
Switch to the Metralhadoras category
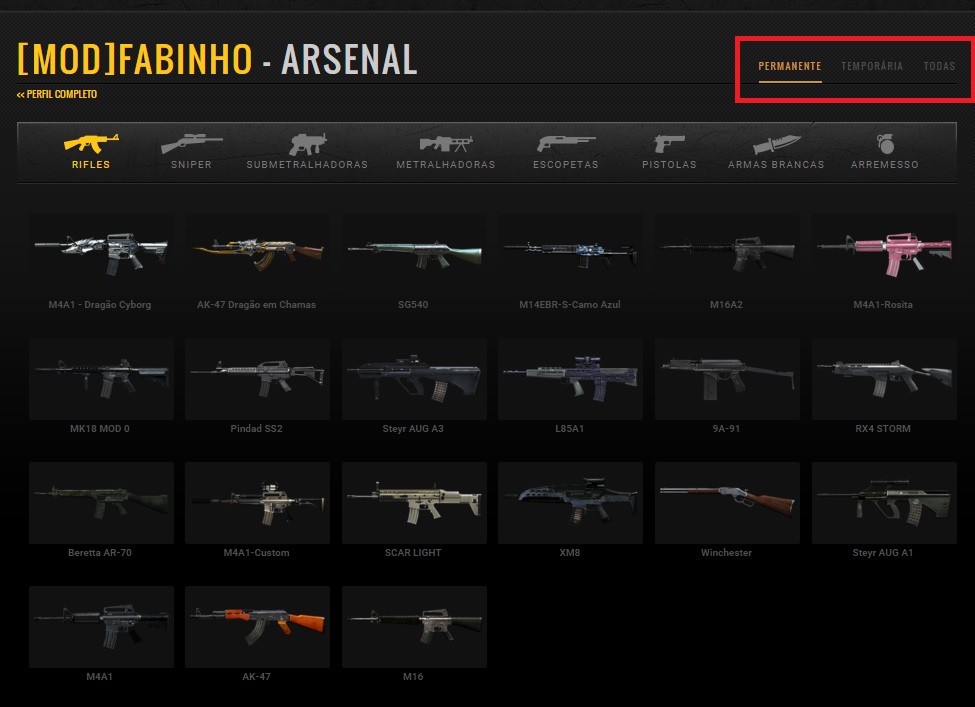445,152
